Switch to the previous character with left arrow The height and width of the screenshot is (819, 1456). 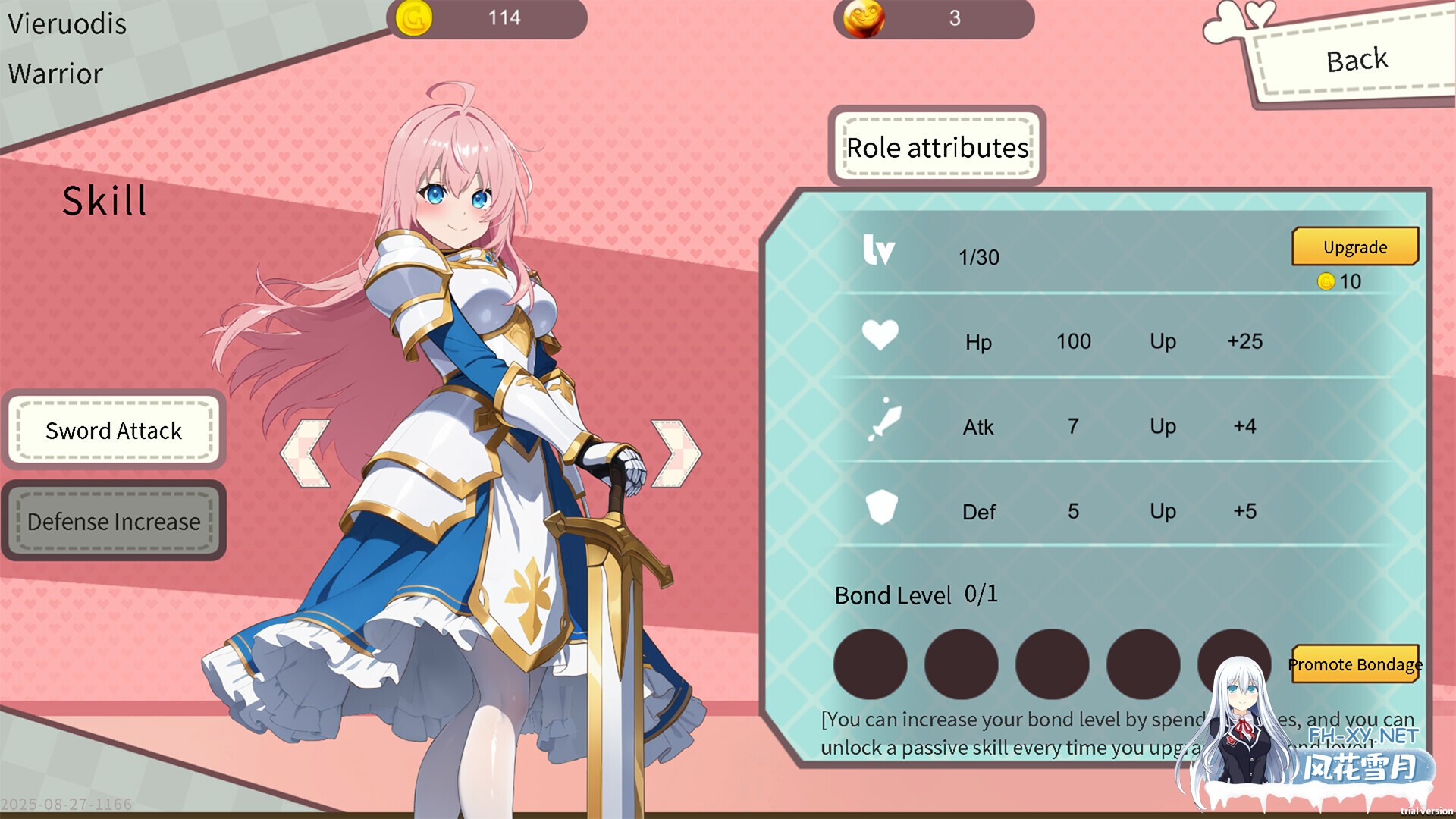306,453
